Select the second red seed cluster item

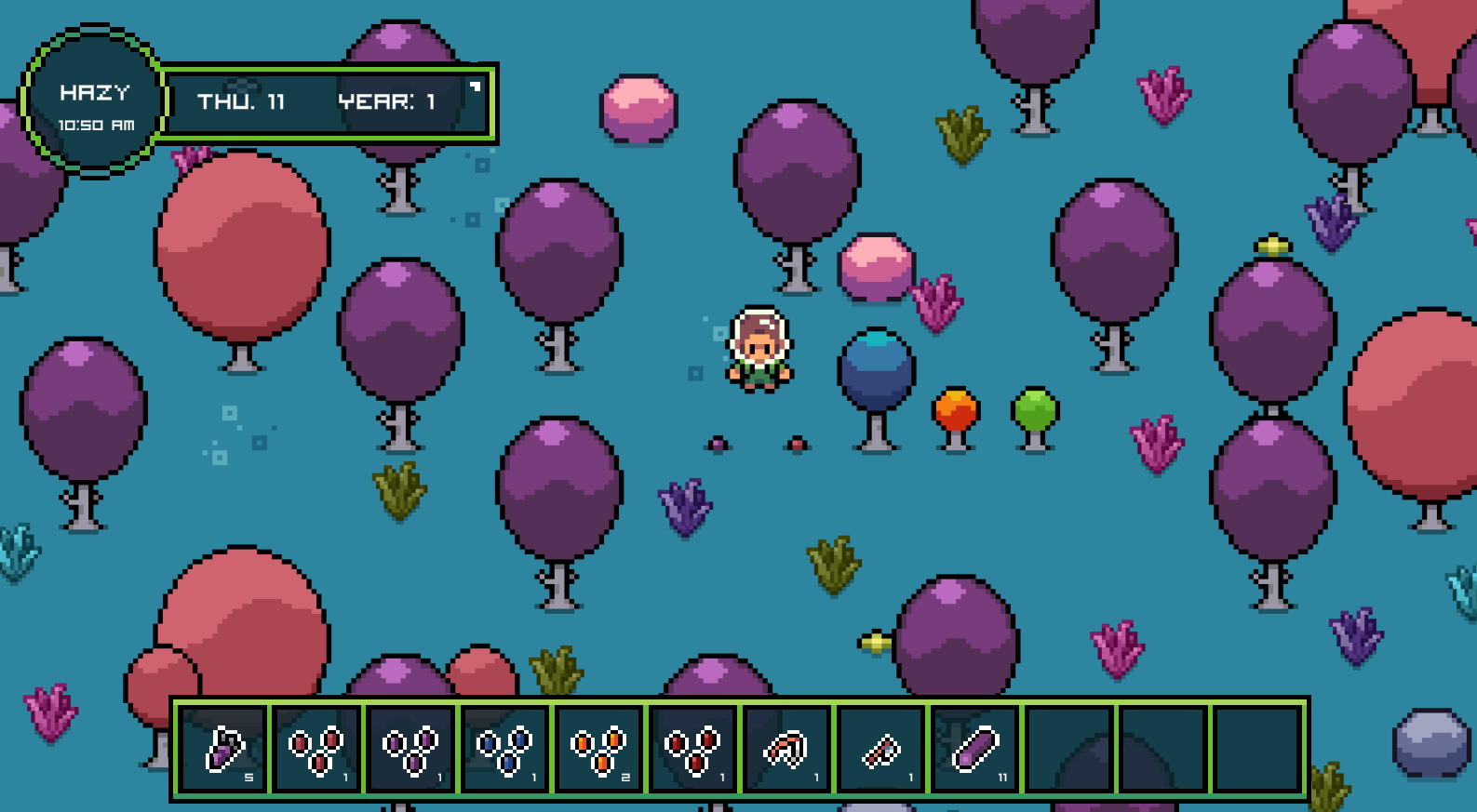pyautogui.click(x=693, y=749)
